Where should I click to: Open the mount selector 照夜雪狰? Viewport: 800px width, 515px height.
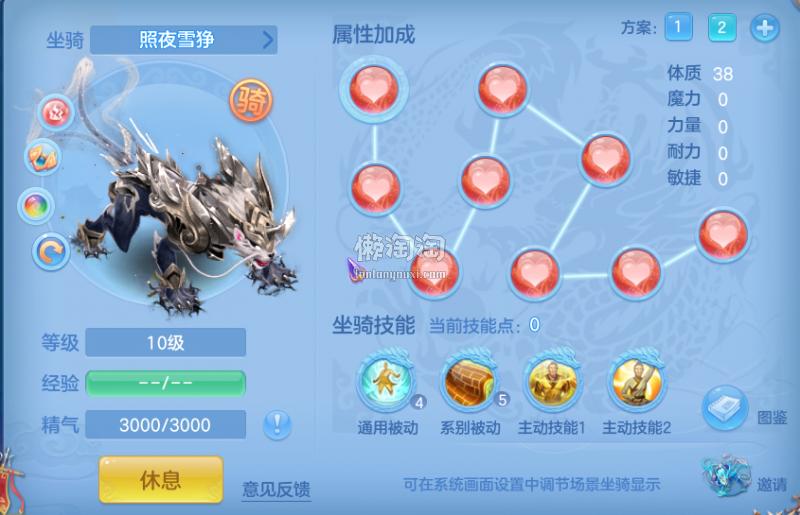184,40
